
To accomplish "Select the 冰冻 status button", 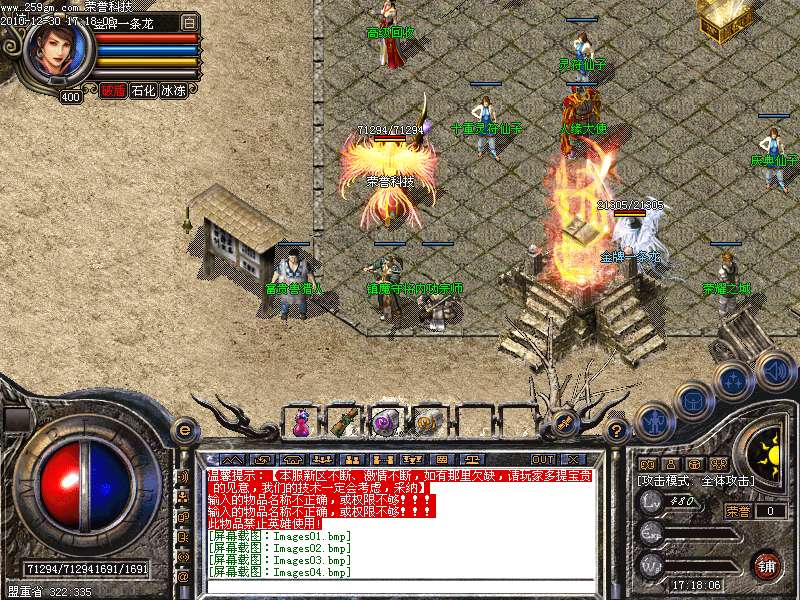I will [174, 91].
